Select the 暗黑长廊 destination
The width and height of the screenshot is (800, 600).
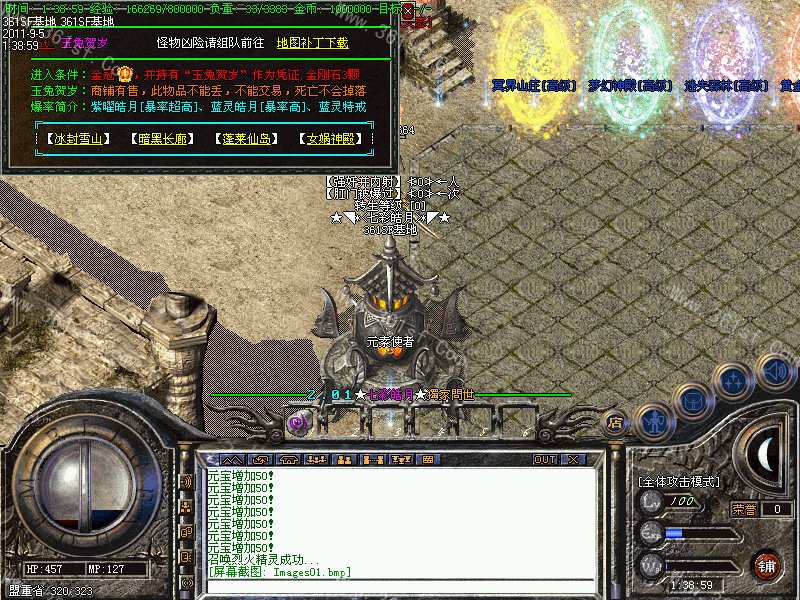tap(162, 138)
